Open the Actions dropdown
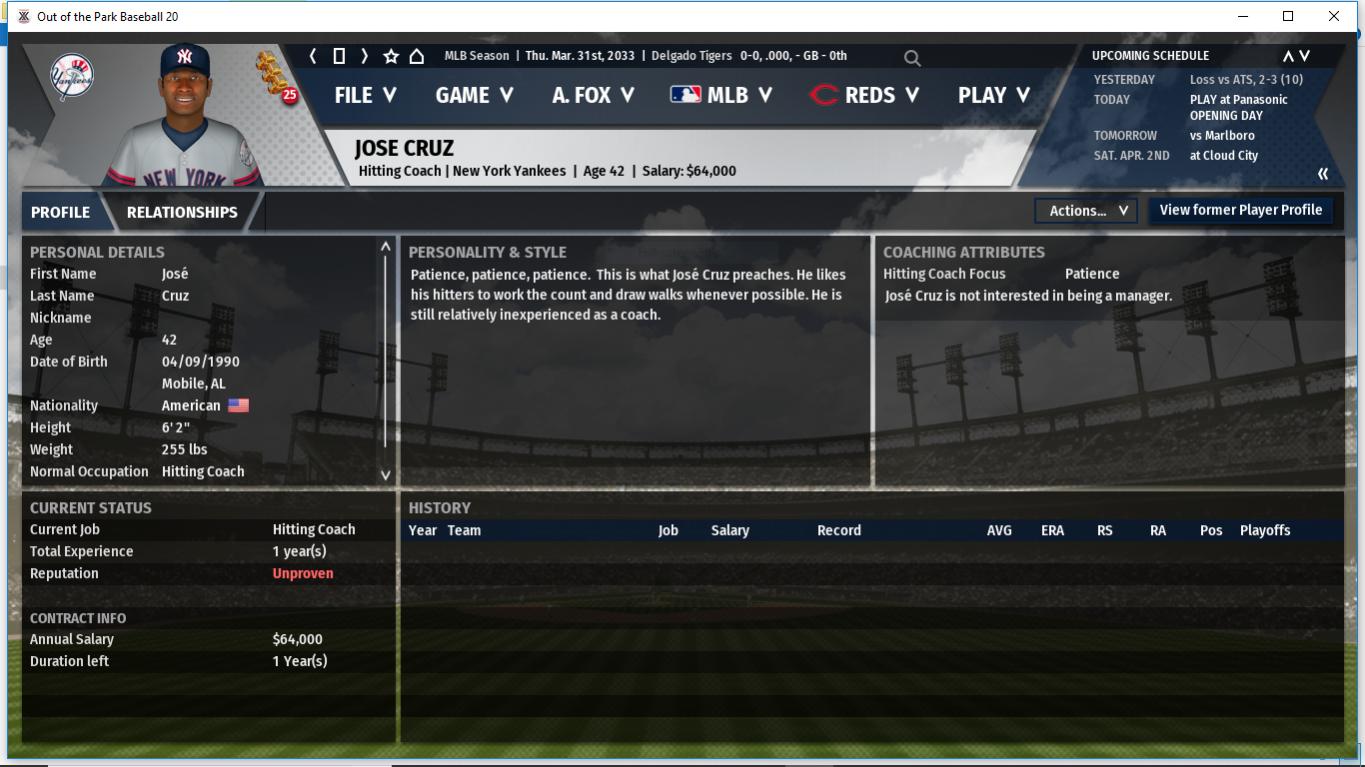 pos(1087,211)
